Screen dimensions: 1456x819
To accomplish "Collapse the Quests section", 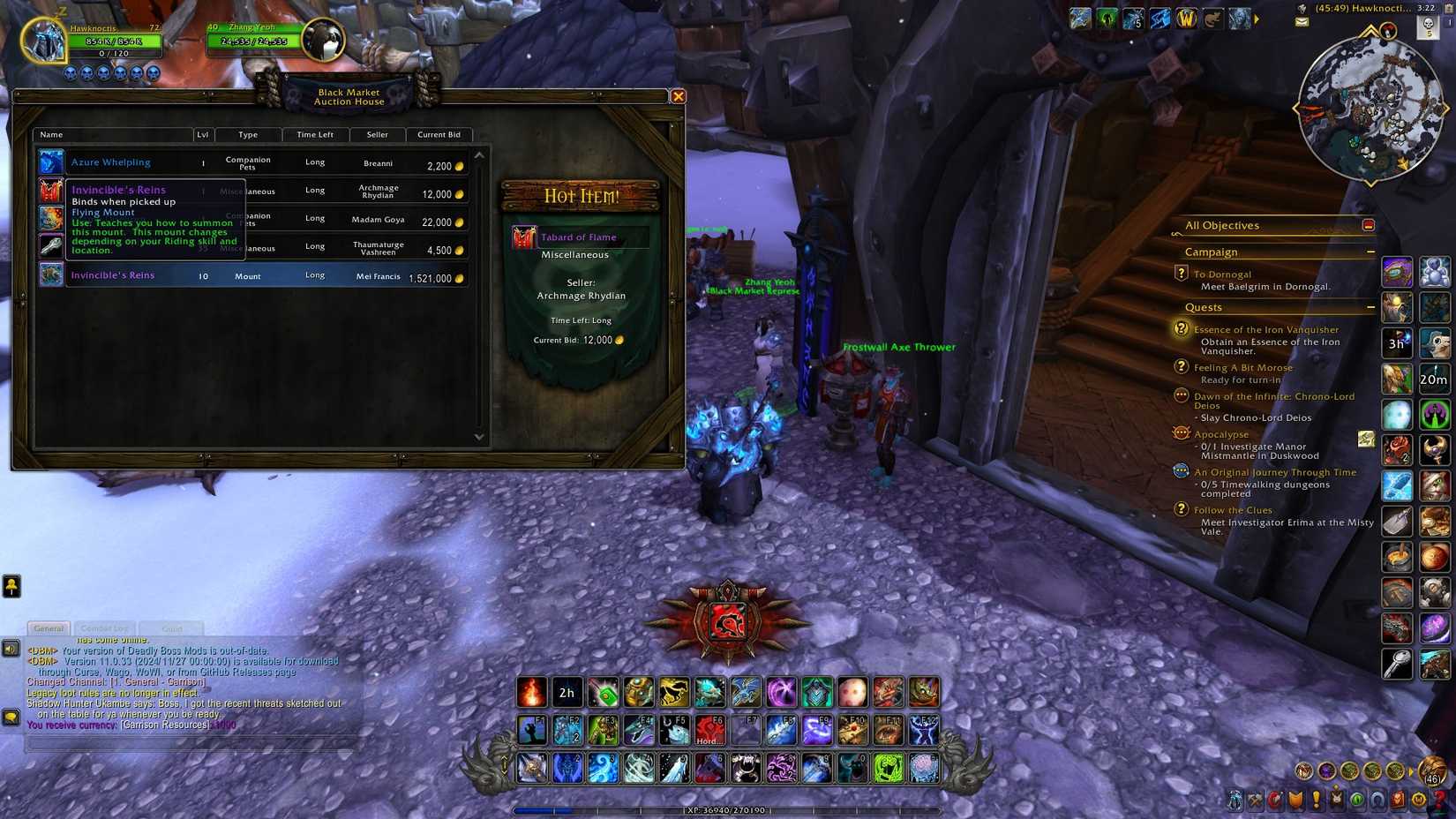I will [1370, 307].
